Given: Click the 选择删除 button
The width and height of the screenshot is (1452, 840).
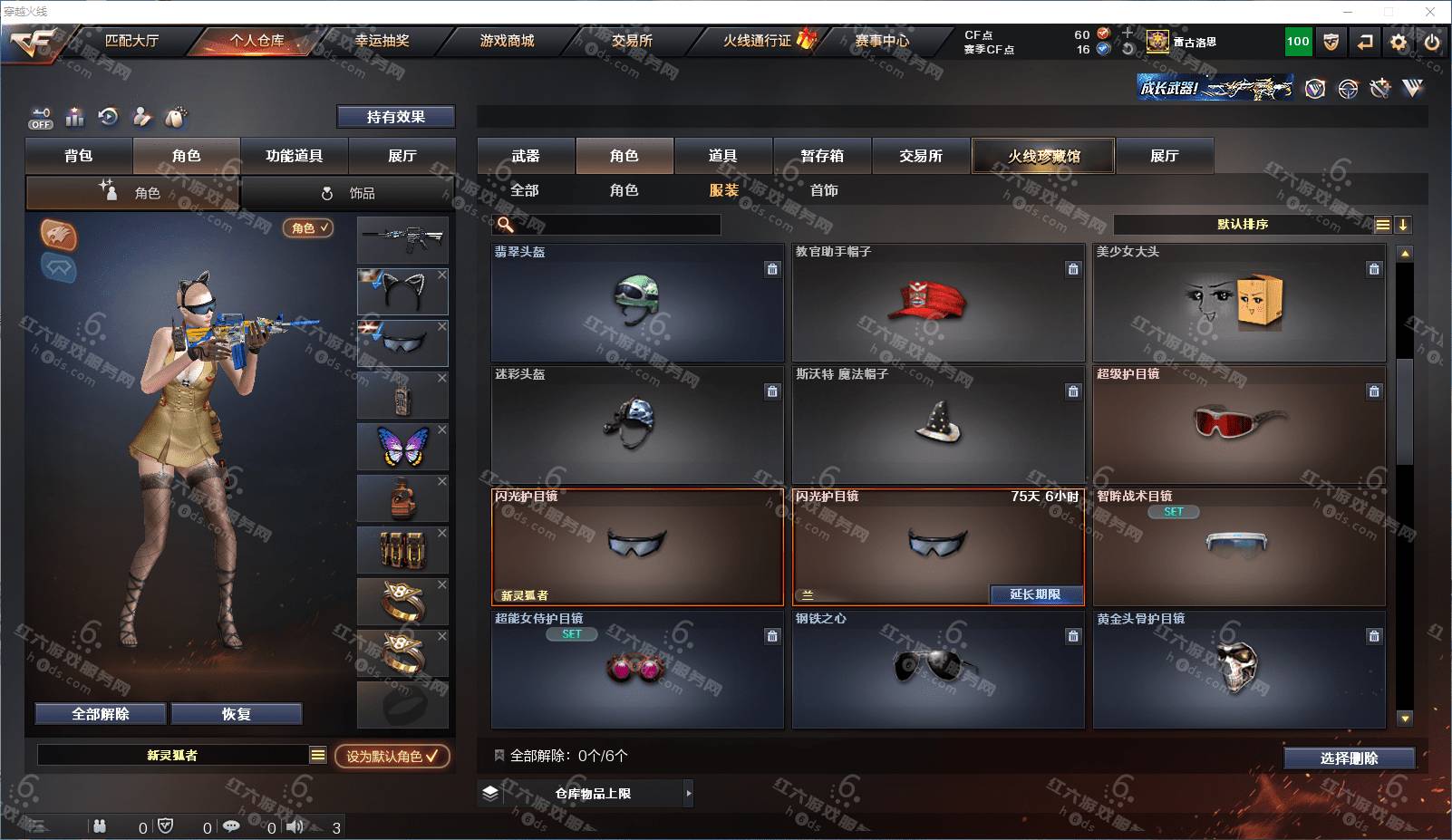Looking at the screenshot, I should [1349, 758].
